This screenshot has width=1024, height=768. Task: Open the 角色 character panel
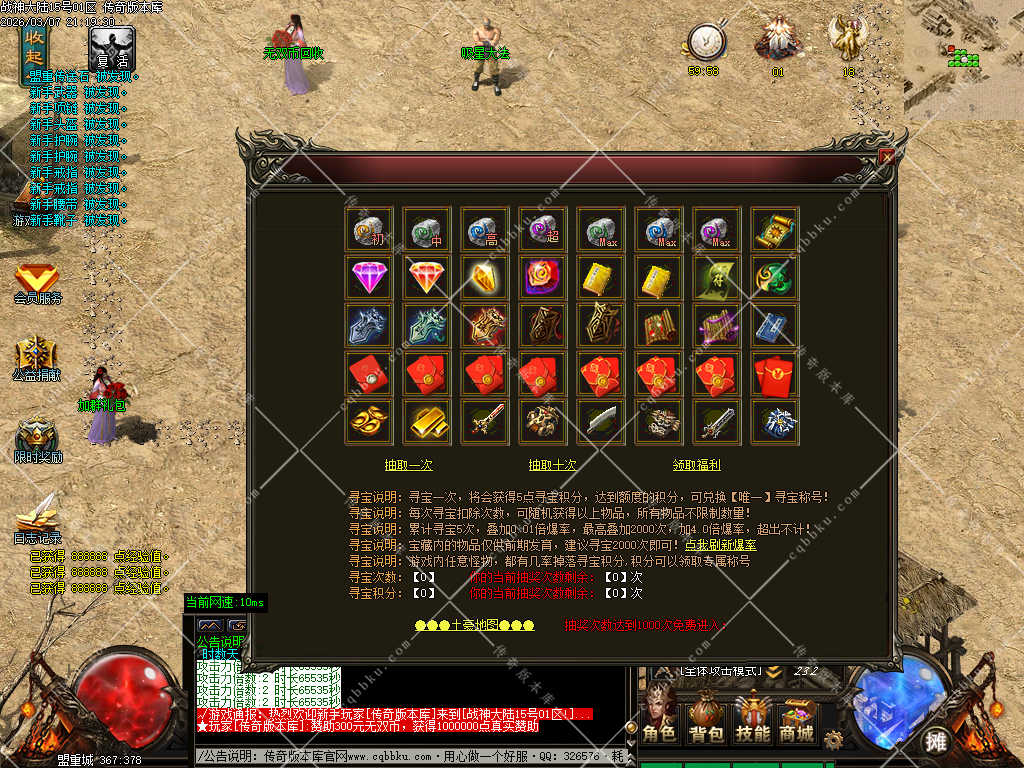coord(660,722)
